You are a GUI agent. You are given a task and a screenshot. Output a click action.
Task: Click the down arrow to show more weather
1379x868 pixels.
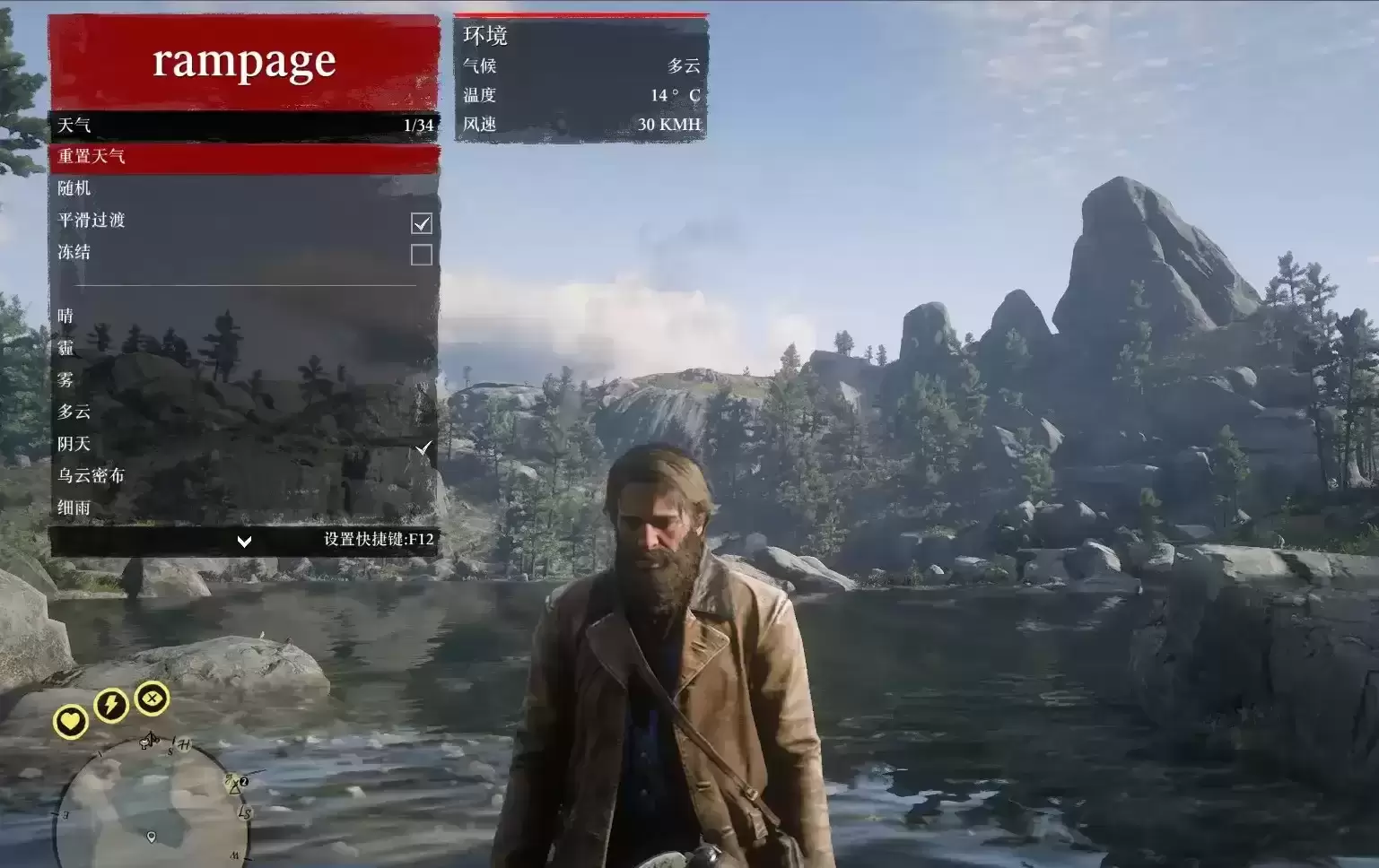pos(243,541)
